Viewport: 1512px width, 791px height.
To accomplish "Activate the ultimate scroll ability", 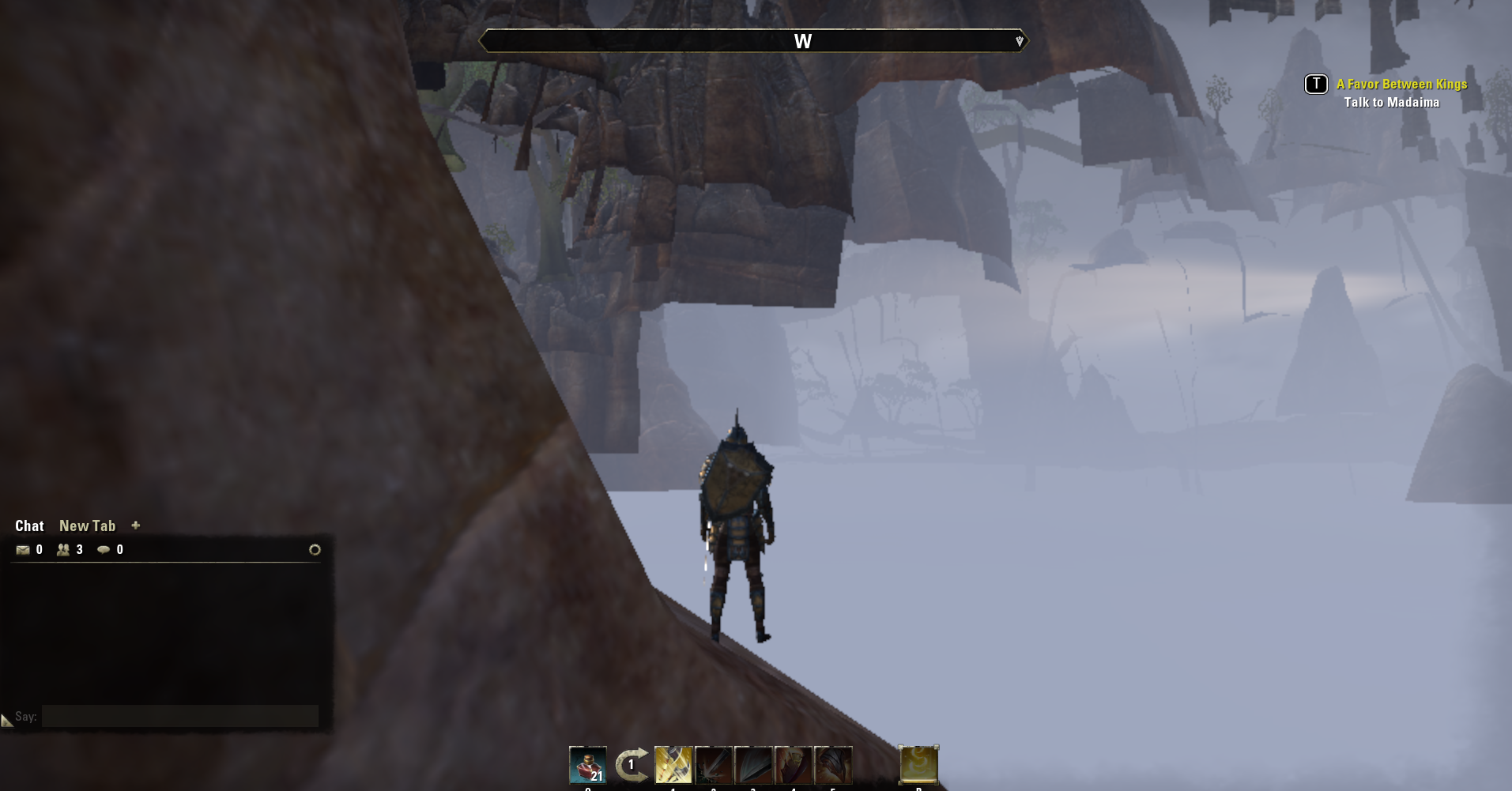I will point(917,763).
